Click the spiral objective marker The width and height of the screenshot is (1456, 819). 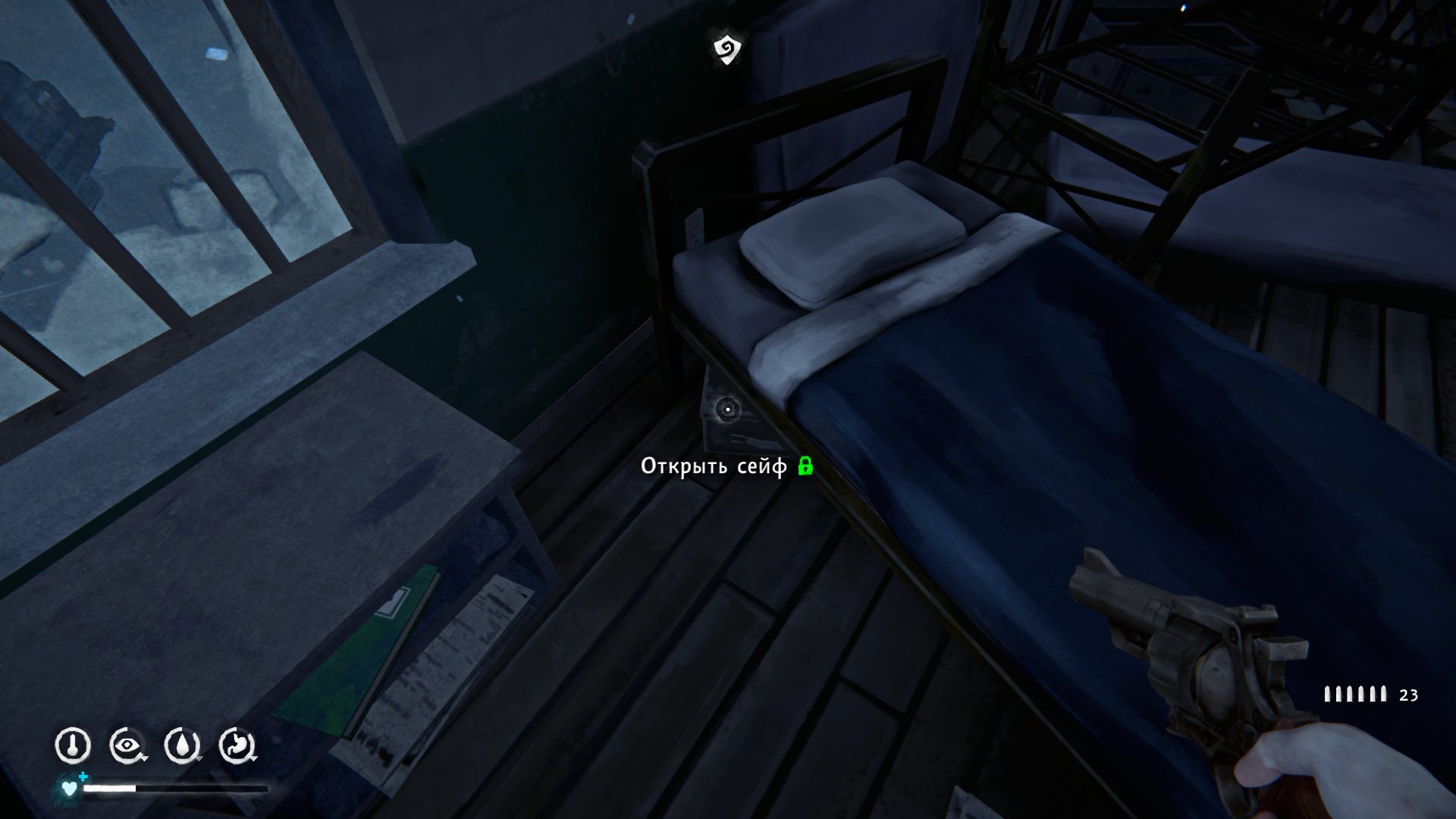[x=727, y=49]
